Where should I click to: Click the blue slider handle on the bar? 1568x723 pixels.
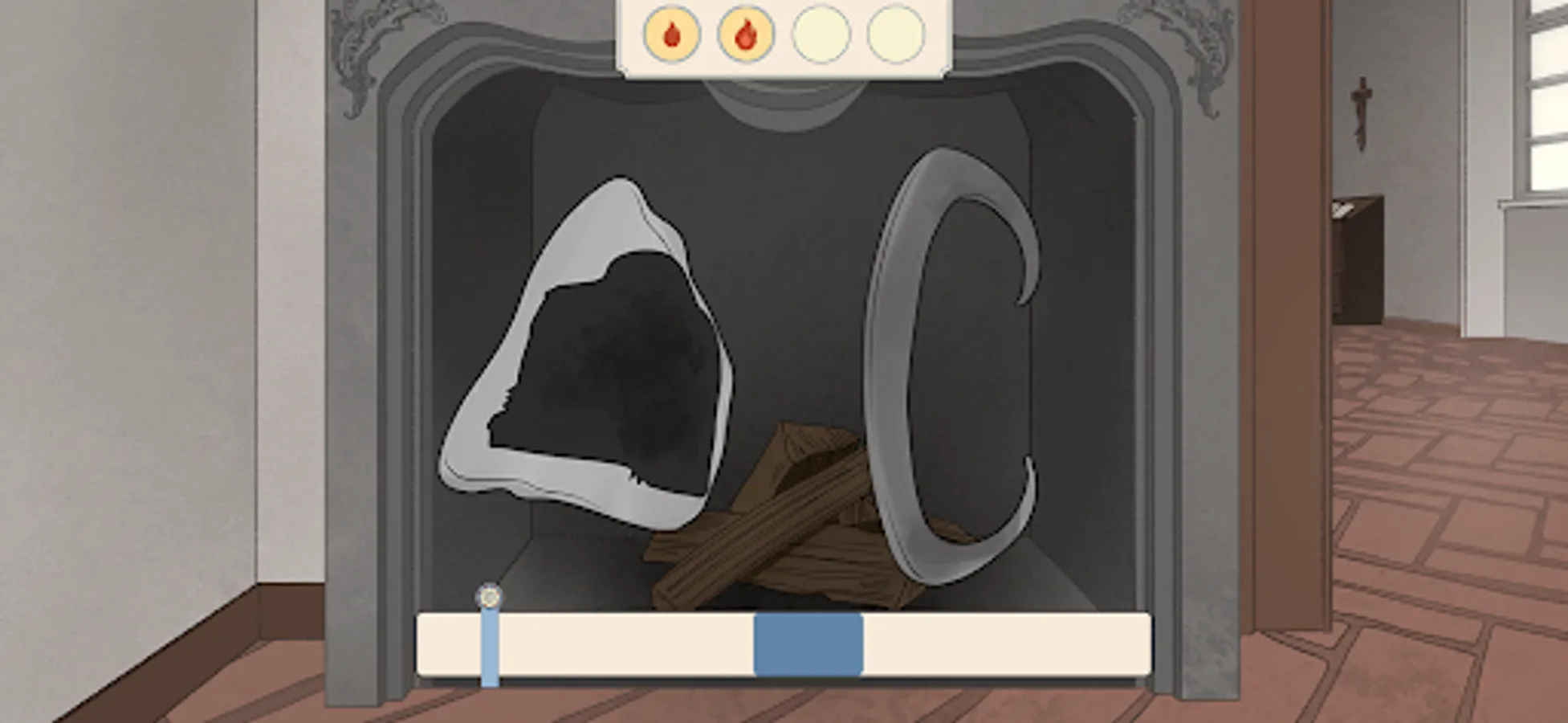pos(489,643)
